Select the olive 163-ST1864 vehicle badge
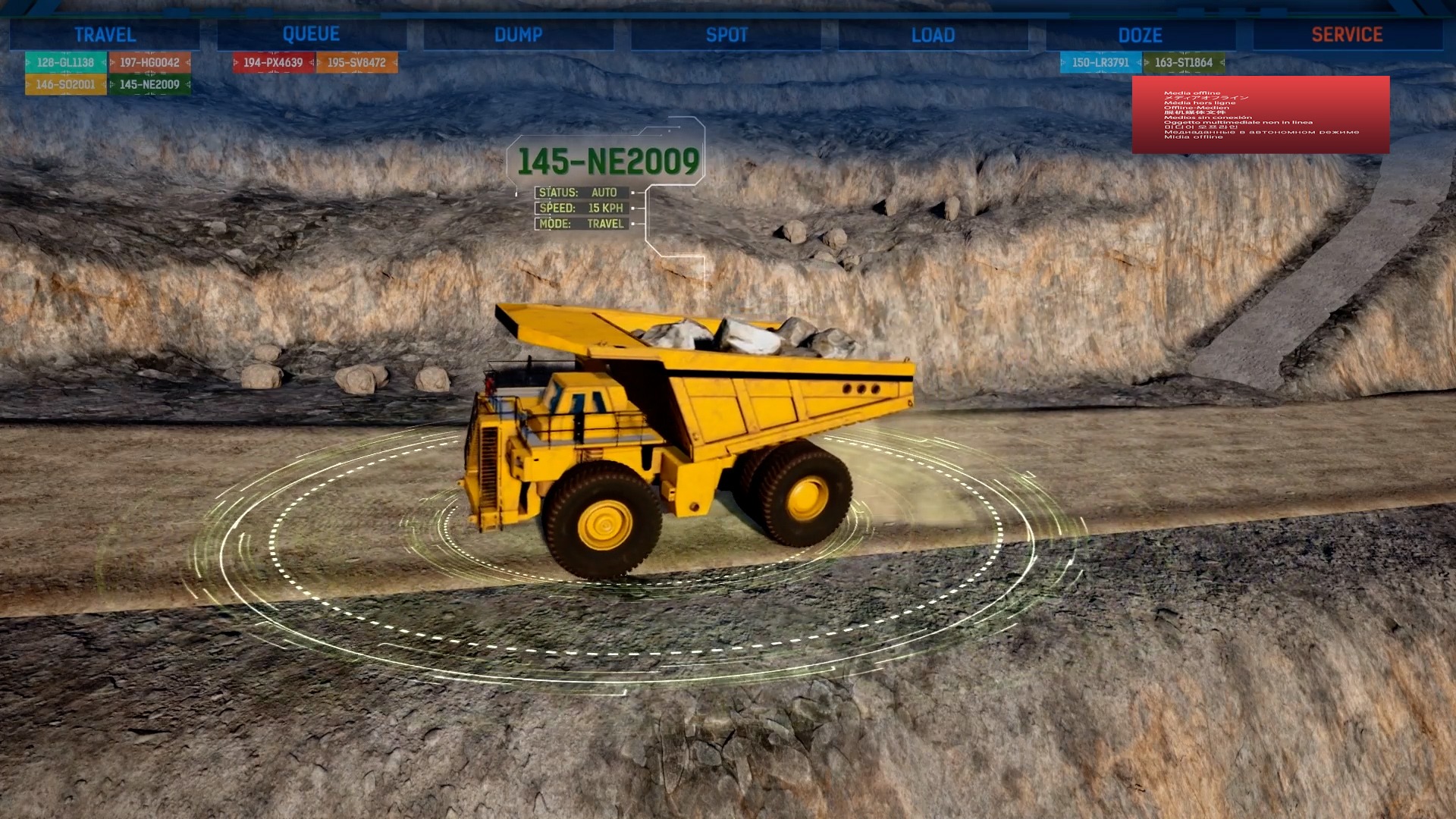Viewport: 1456px width, 819px height. coord(1183,63)
